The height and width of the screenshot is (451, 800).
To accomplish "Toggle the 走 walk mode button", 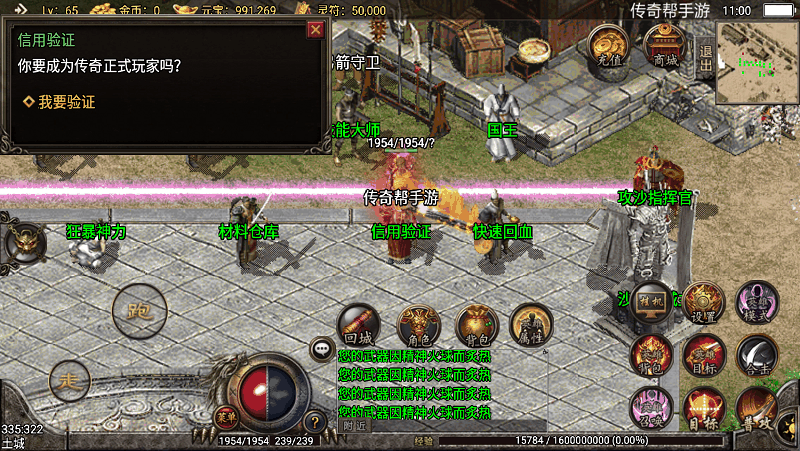I will [68, 380].
